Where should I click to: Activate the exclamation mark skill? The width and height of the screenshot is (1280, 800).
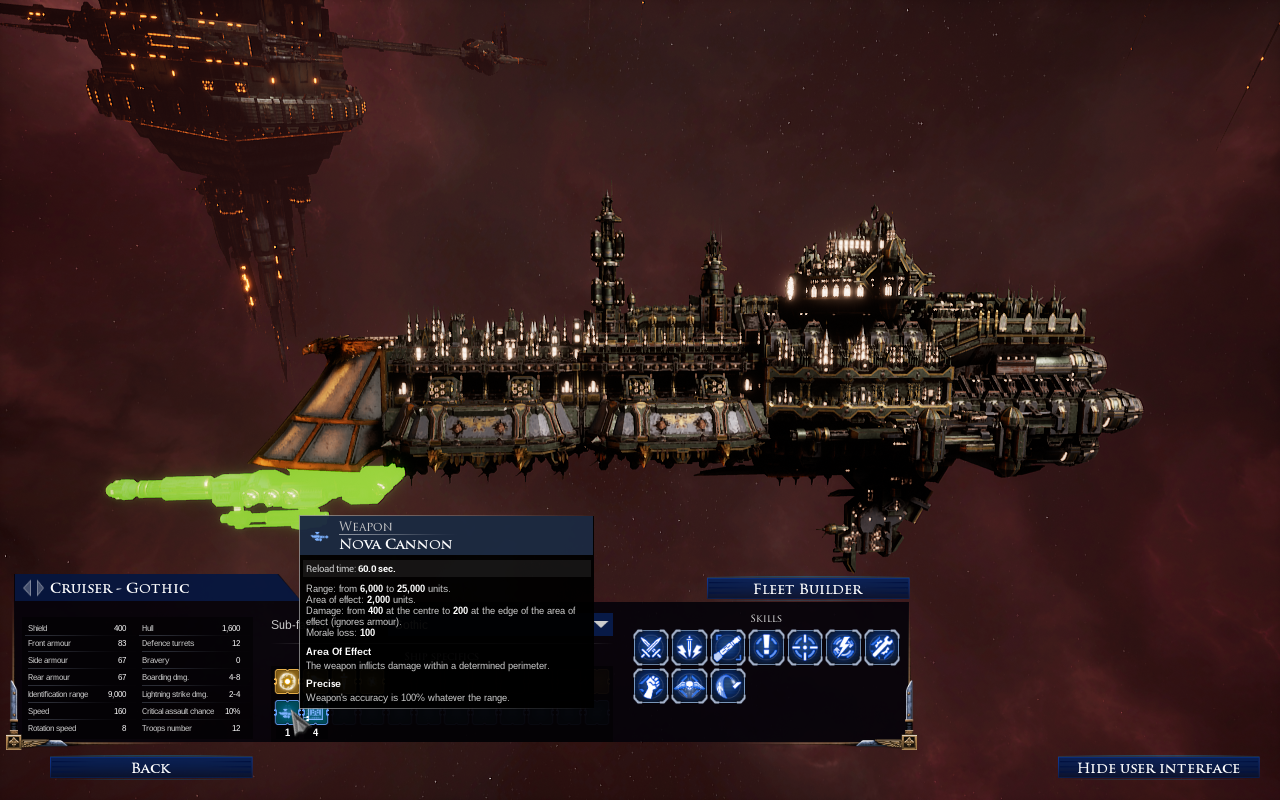click(x=766, y=648)
